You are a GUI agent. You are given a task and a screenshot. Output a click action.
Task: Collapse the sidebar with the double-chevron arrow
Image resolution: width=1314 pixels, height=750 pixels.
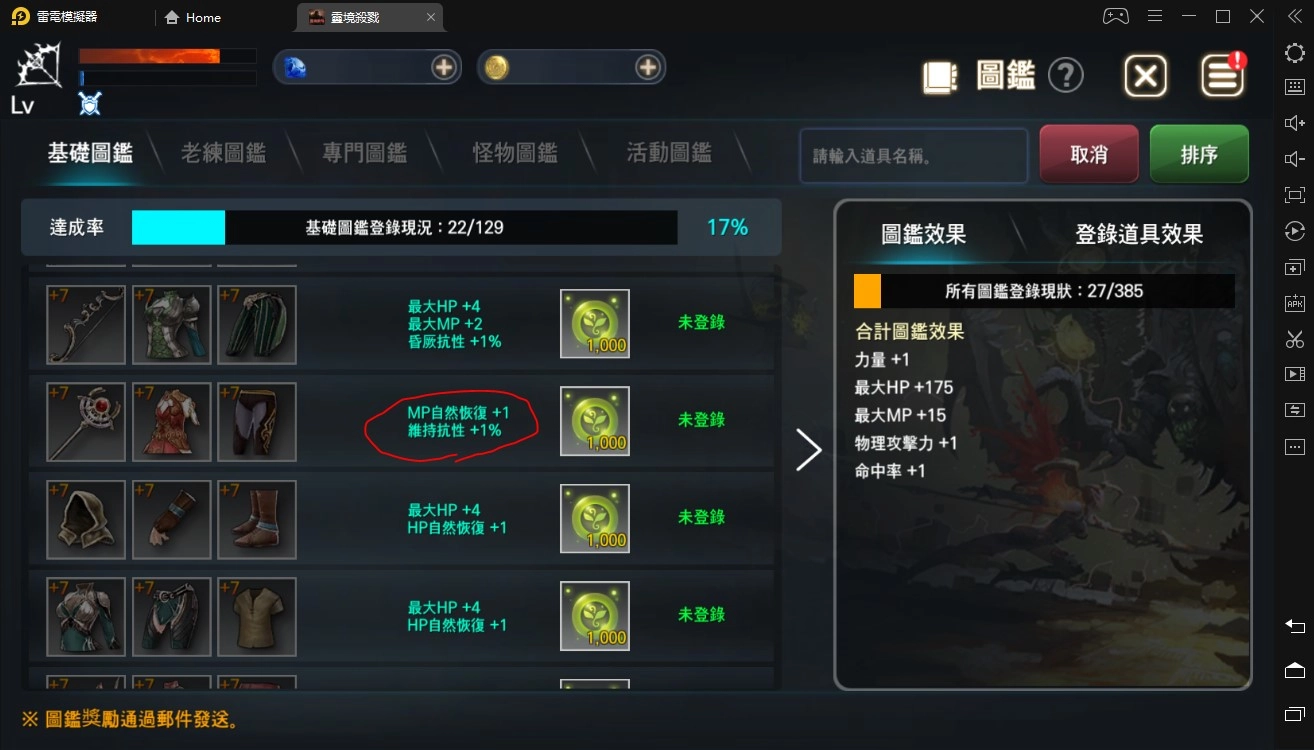pyautogui.click(x=1296, y=16)
